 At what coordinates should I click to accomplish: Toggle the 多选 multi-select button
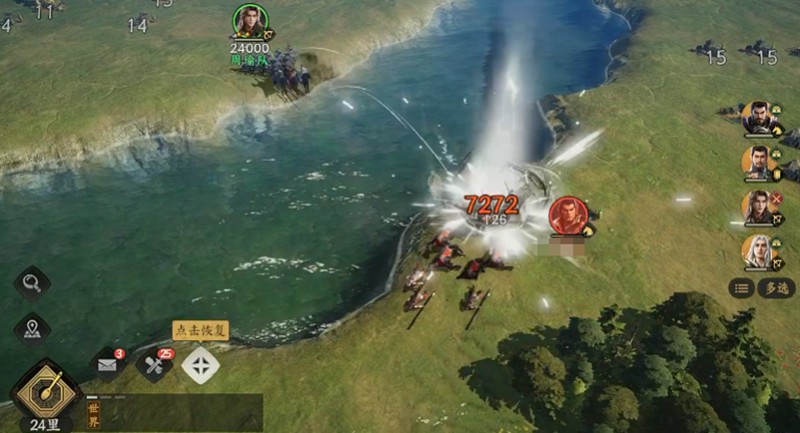tap(776, 288)
